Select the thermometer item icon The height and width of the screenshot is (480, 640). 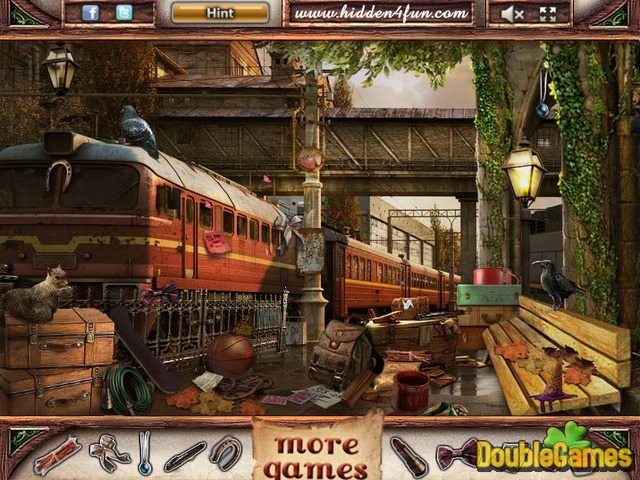[146, 453]
